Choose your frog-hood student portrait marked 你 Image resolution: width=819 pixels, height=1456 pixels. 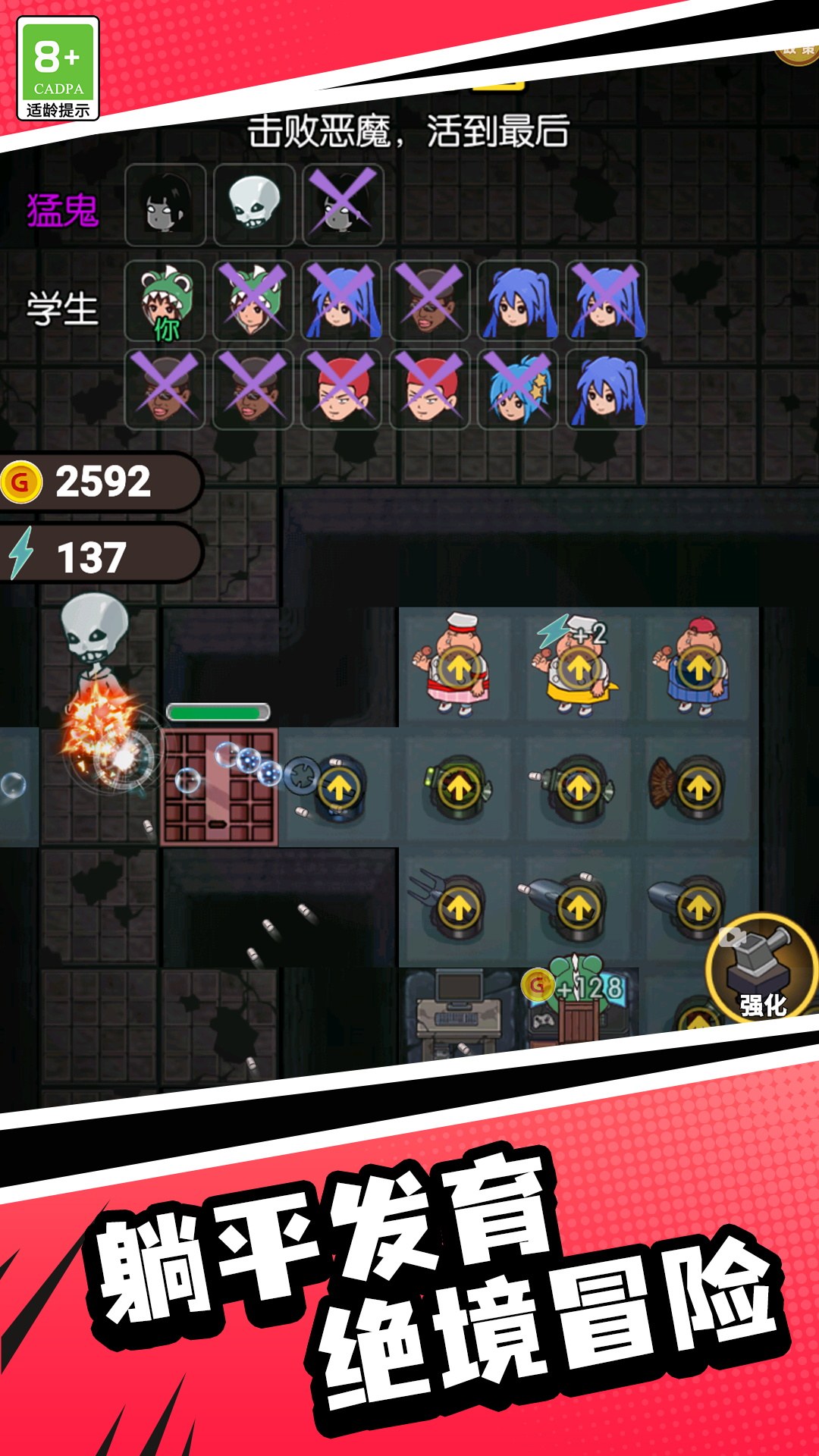(165, 301)
